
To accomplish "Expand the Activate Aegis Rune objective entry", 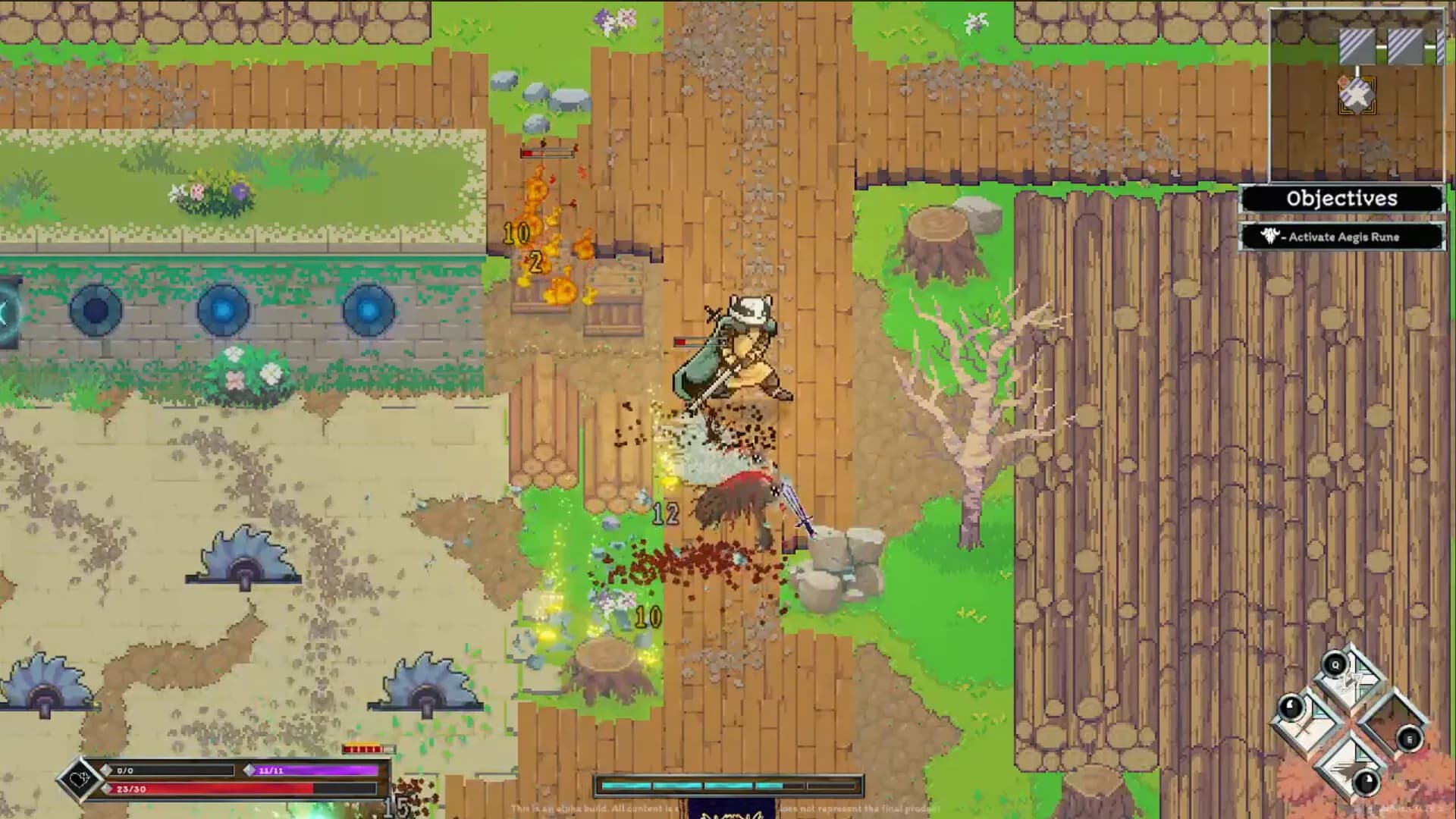I will point(1346,237).
